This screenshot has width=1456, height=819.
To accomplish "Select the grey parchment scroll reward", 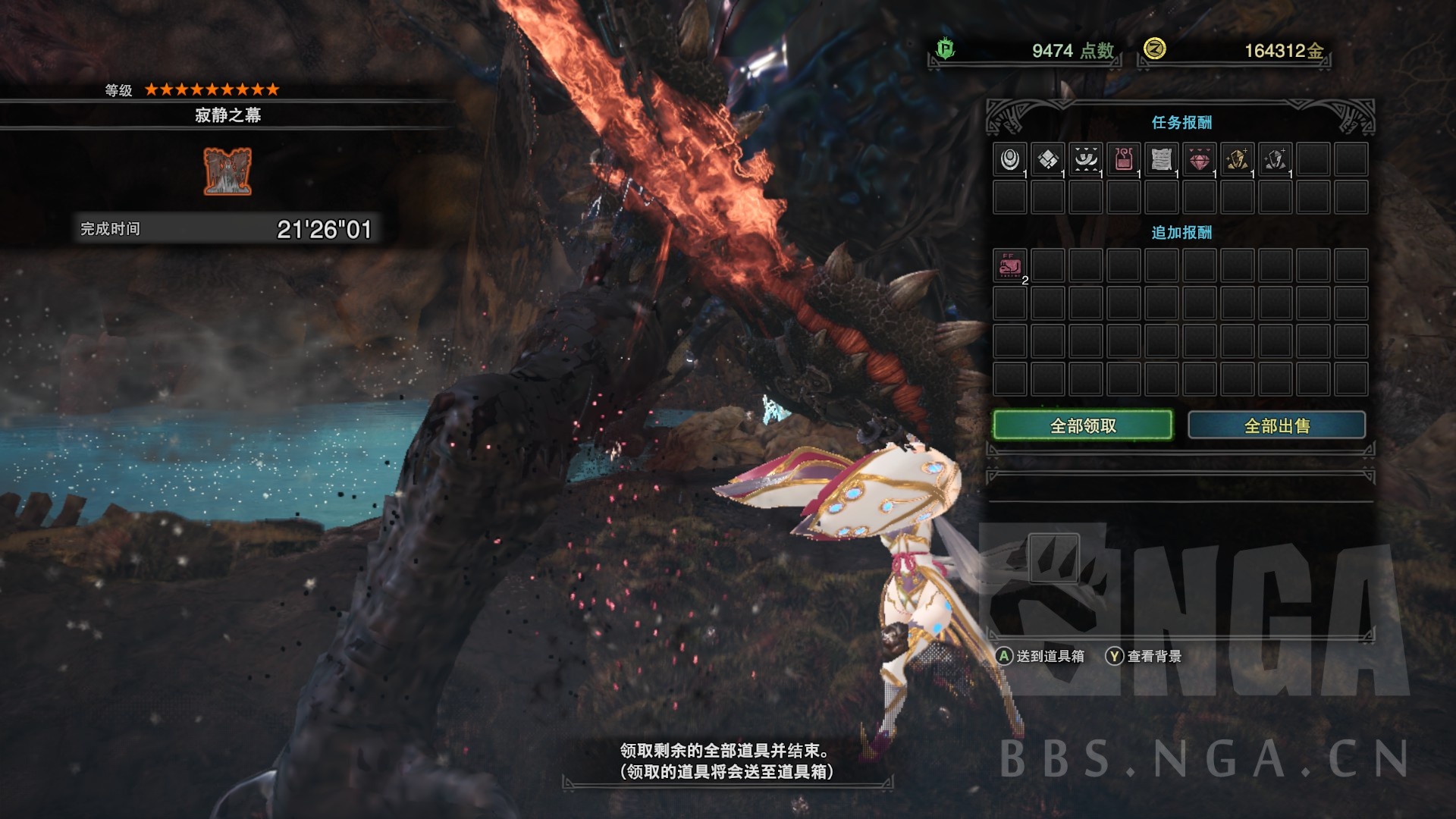I will point(1162,159).
